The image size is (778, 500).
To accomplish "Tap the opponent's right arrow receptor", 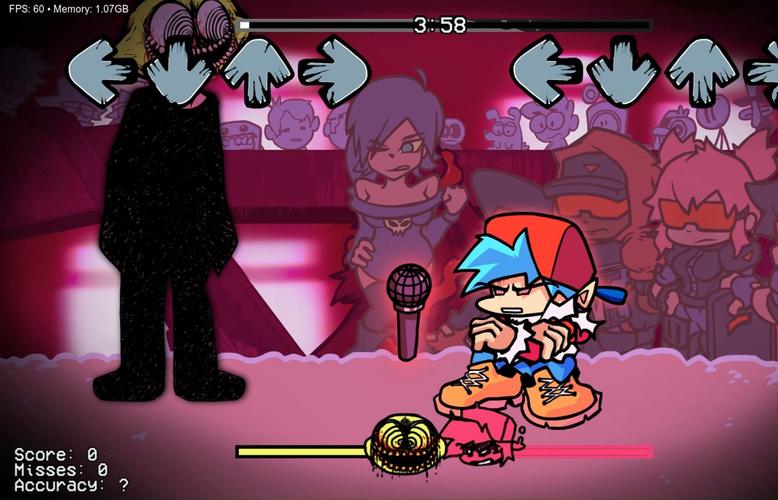I will pos(335,68).
